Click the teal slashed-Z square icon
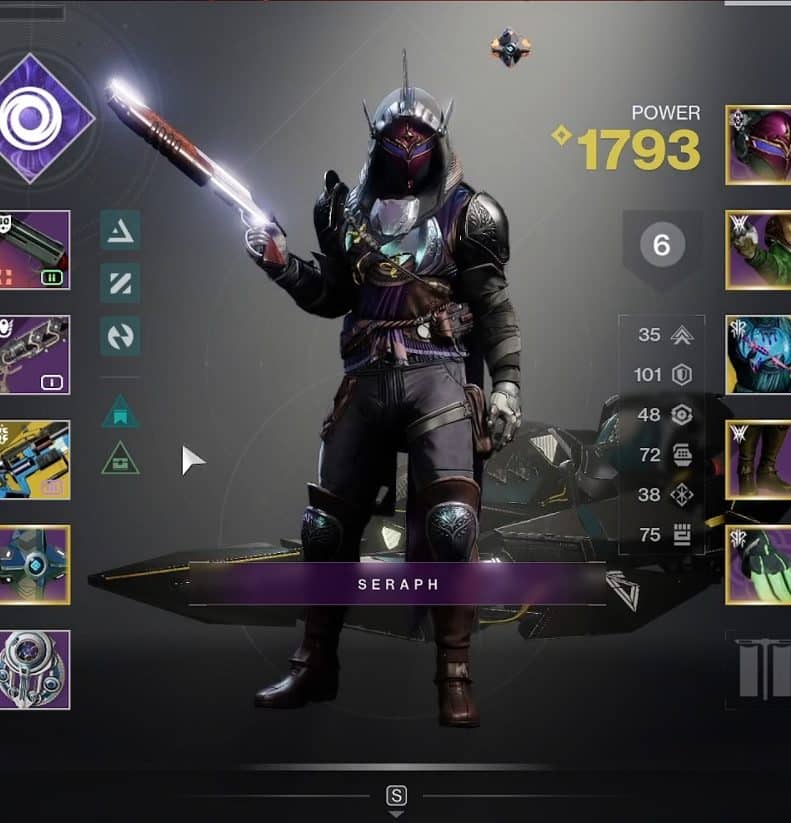Viewport: 791px width, 823px height. pyautogui.click(x=120, y=283)
